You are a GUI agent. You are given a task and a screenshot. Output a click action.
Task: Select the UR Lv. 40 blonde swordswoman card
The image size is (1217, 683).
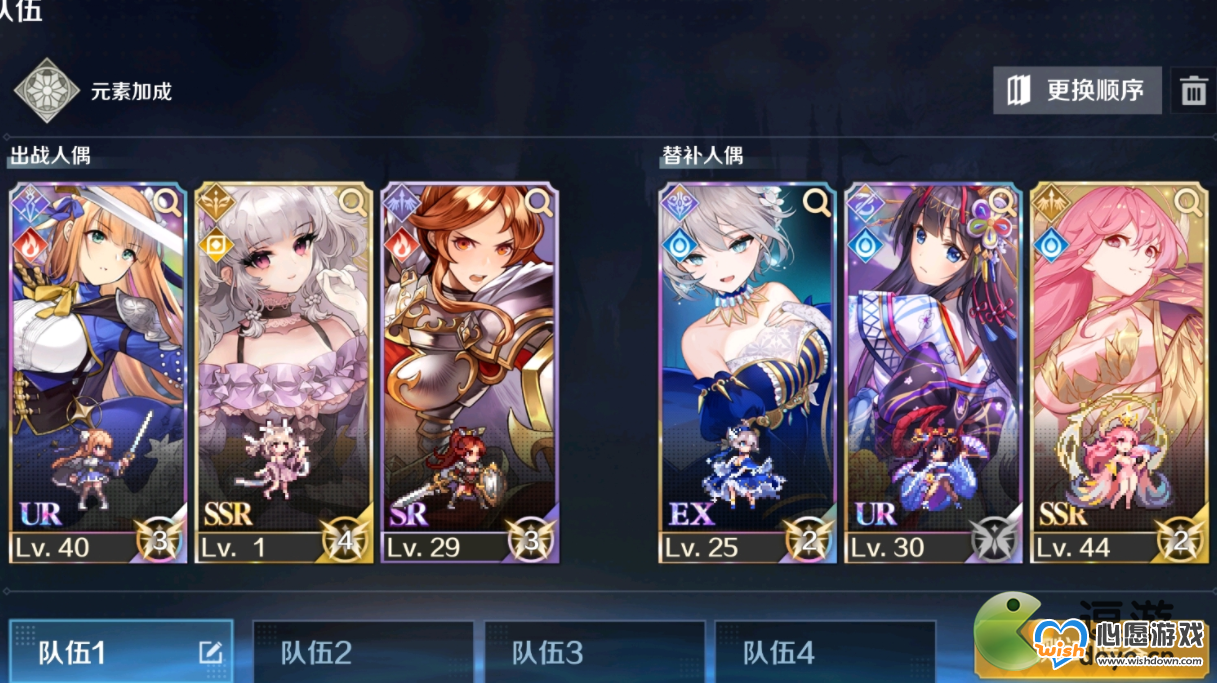97,370
